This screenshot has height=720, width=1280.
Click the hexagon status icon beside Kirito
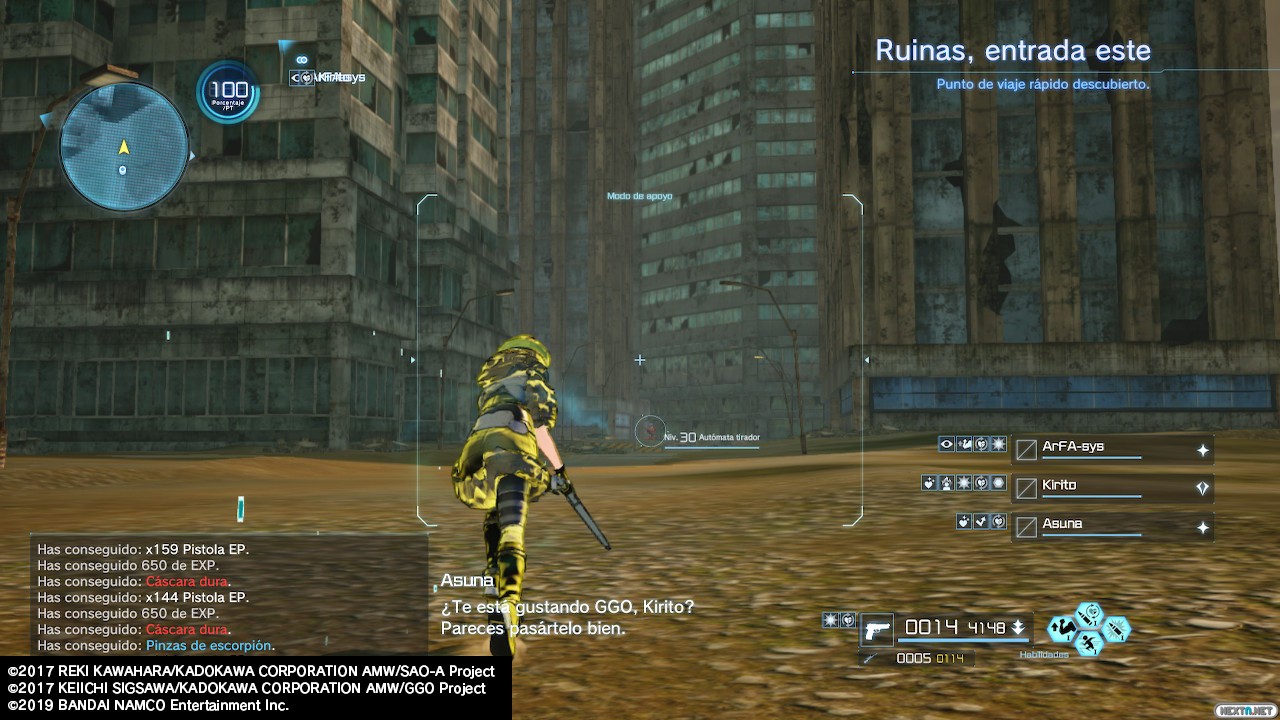998,483
